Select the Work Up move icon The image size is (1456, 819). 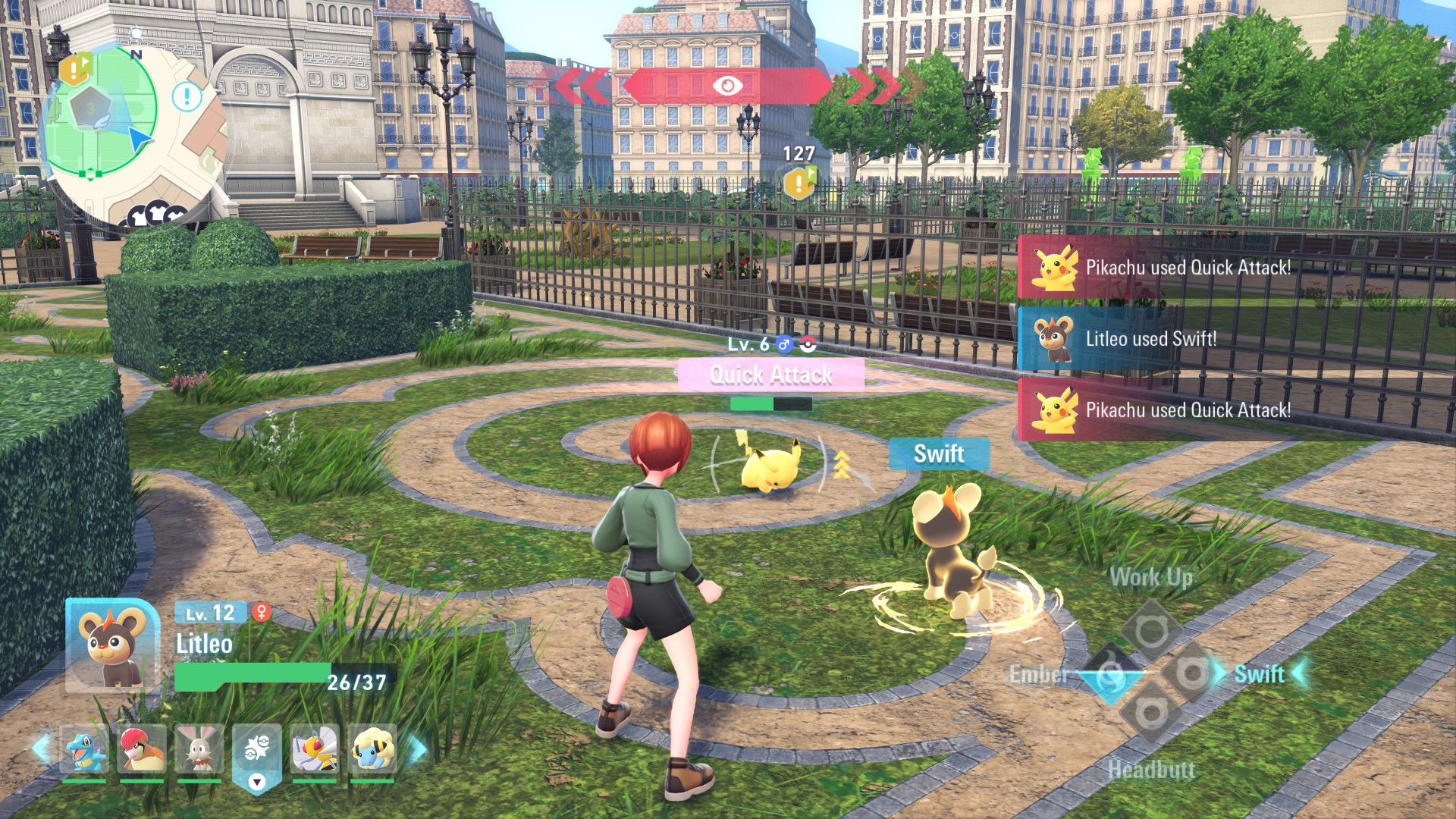[1149, 626]
